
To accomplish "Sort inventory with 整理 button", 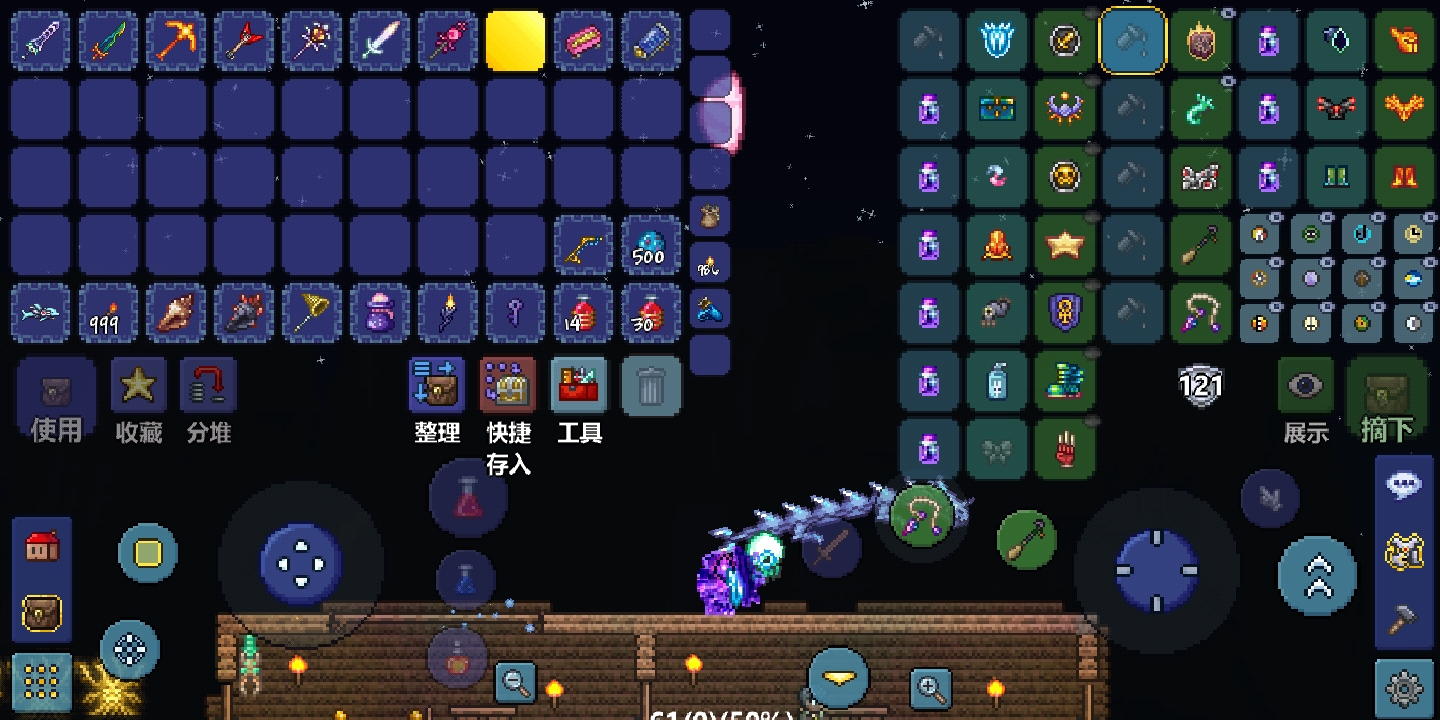I will 437,387.
